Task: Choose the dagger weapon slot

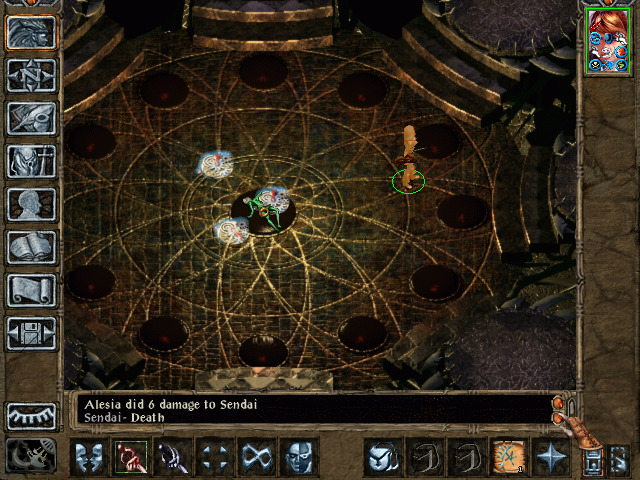Action: click(x=173, y=457)
